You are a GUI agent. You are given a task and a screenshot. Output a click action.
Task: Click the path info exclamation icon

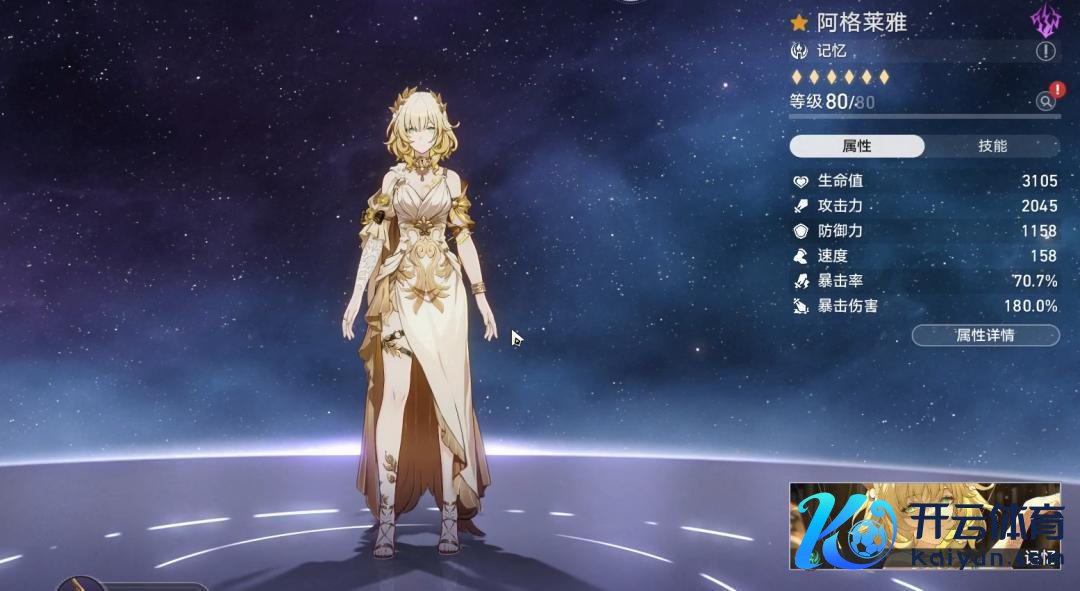coord(1046,51)
